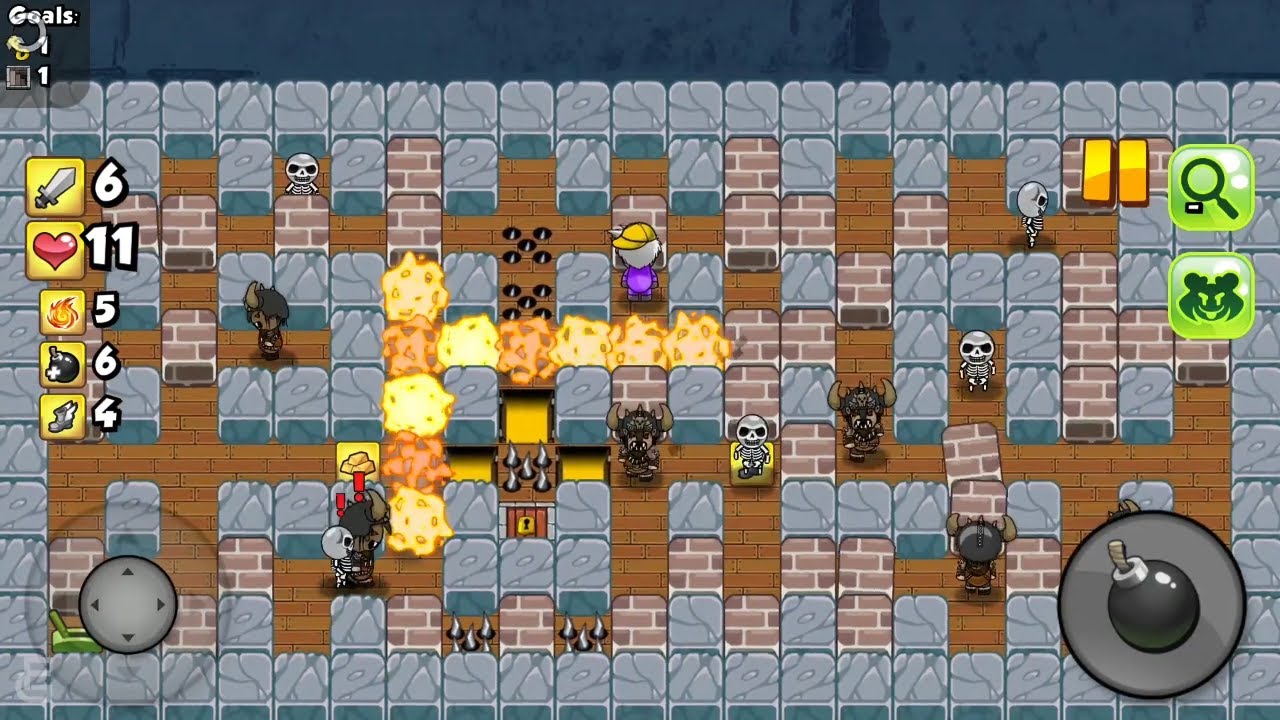This screenshot has height=720, width=1280.
Task: Tap the green magnifier zoom-out button
Action: [x=1210, y=187]
